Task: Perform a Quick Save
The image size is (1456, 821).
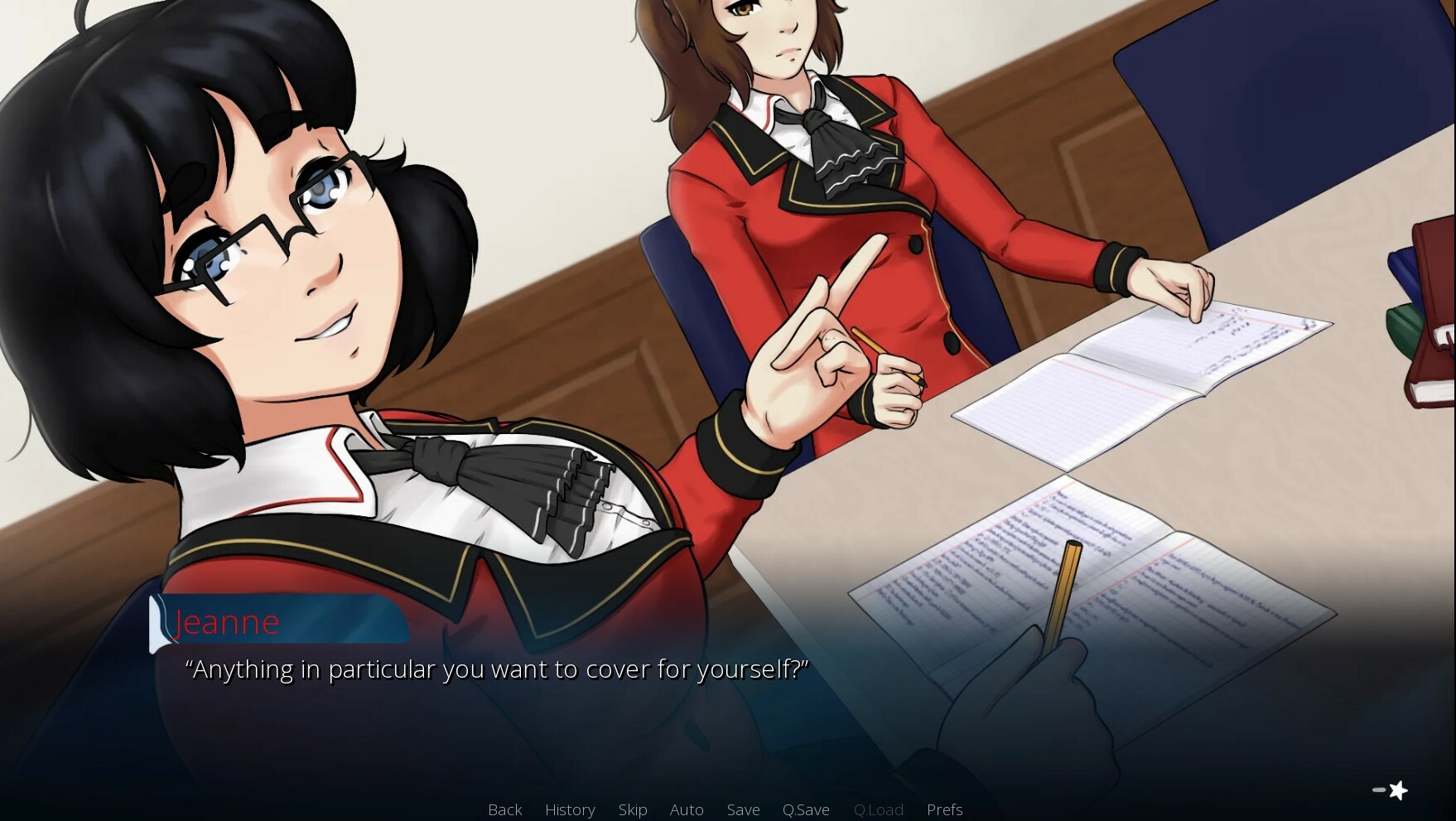Action: 807,809
